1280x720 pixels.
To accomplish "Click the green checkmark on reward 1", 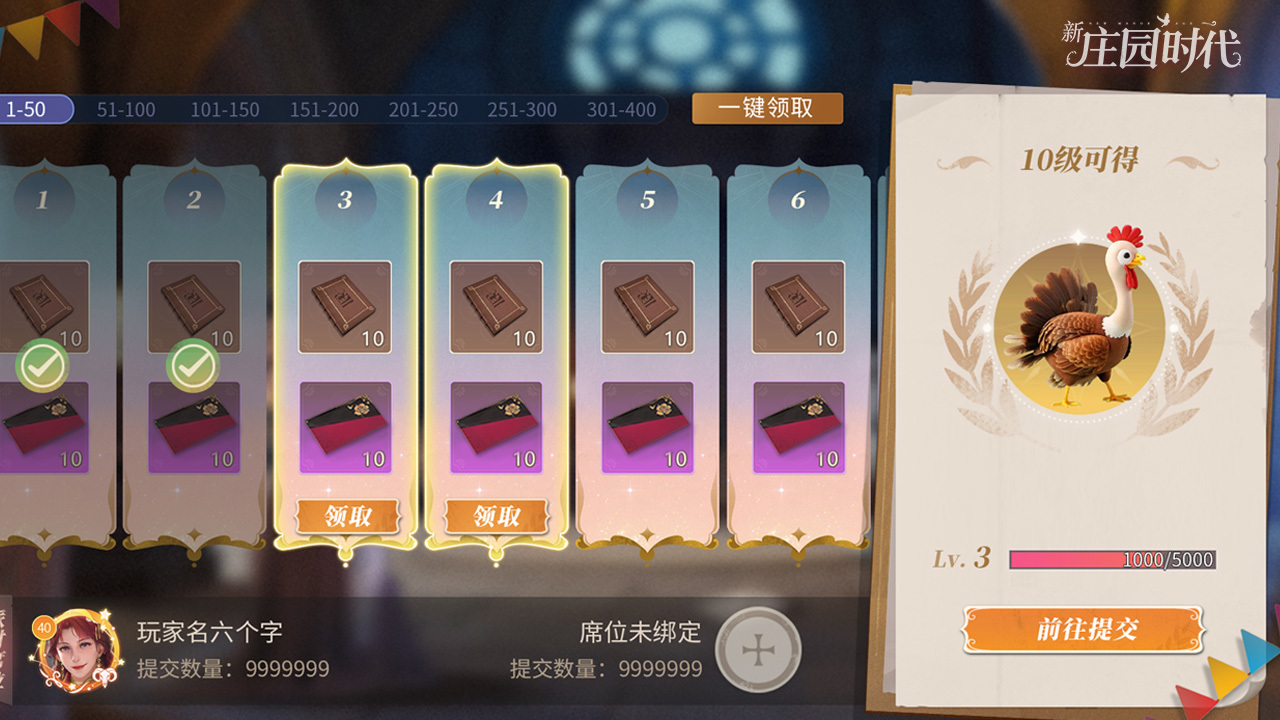I will point(42,366).
